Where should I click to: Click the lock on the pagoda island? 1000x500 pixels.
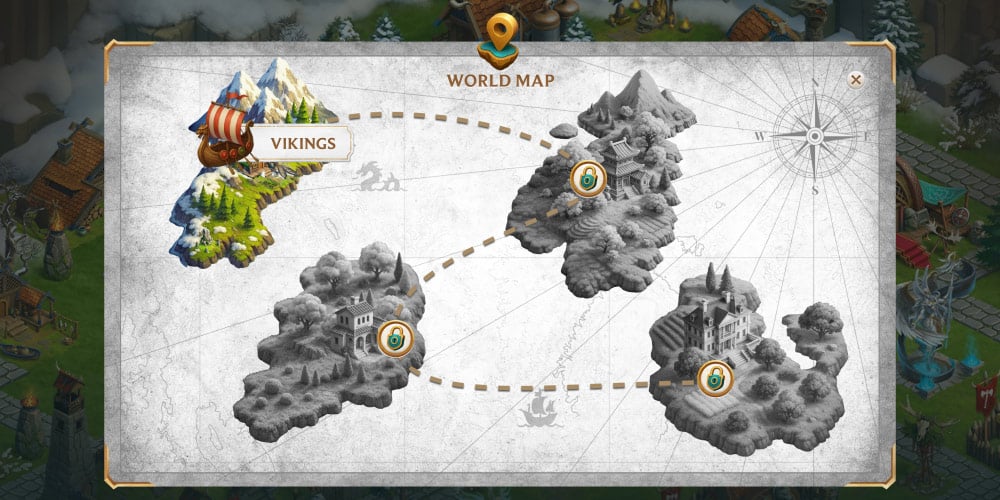click(587, 179)
